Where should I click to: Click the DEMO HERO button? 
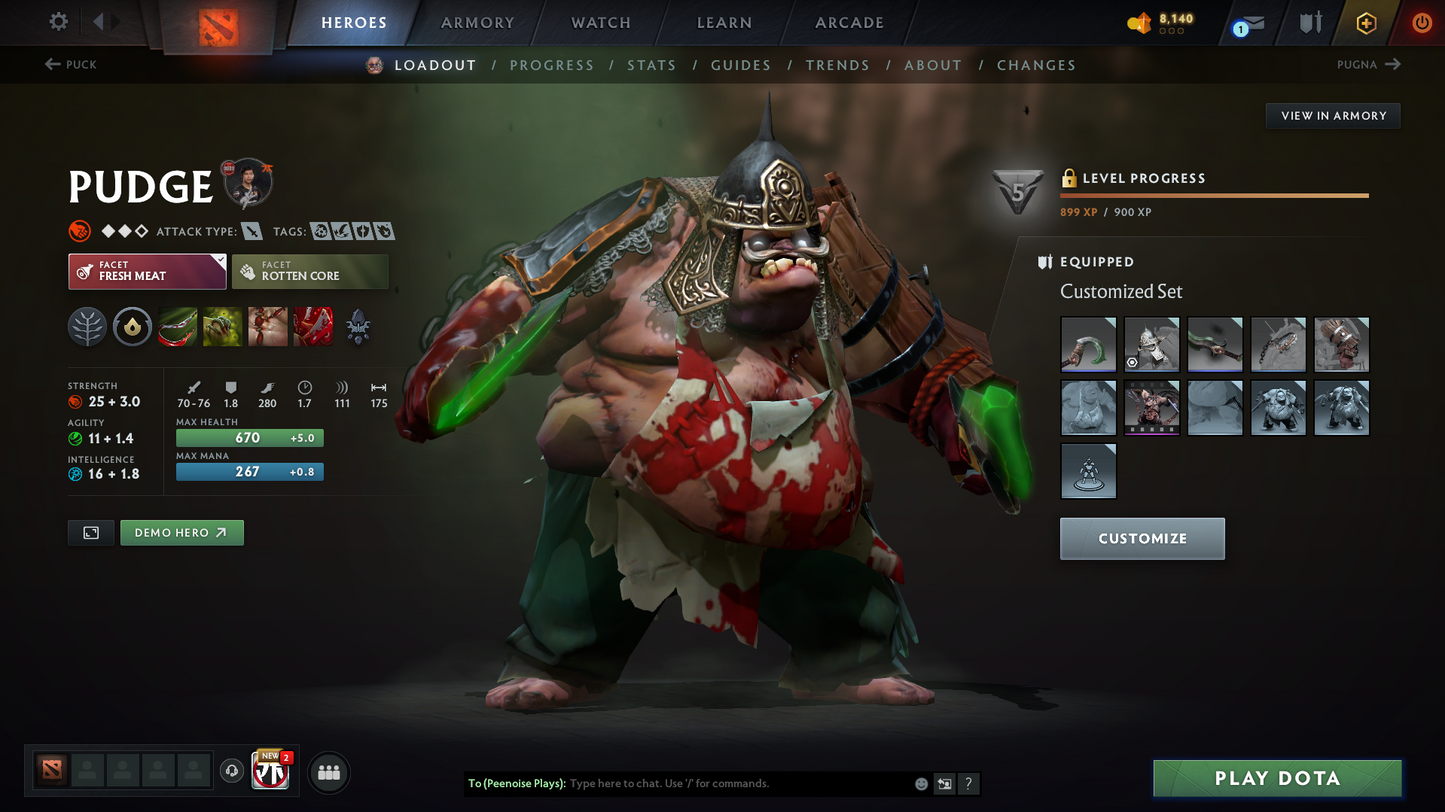182,532
